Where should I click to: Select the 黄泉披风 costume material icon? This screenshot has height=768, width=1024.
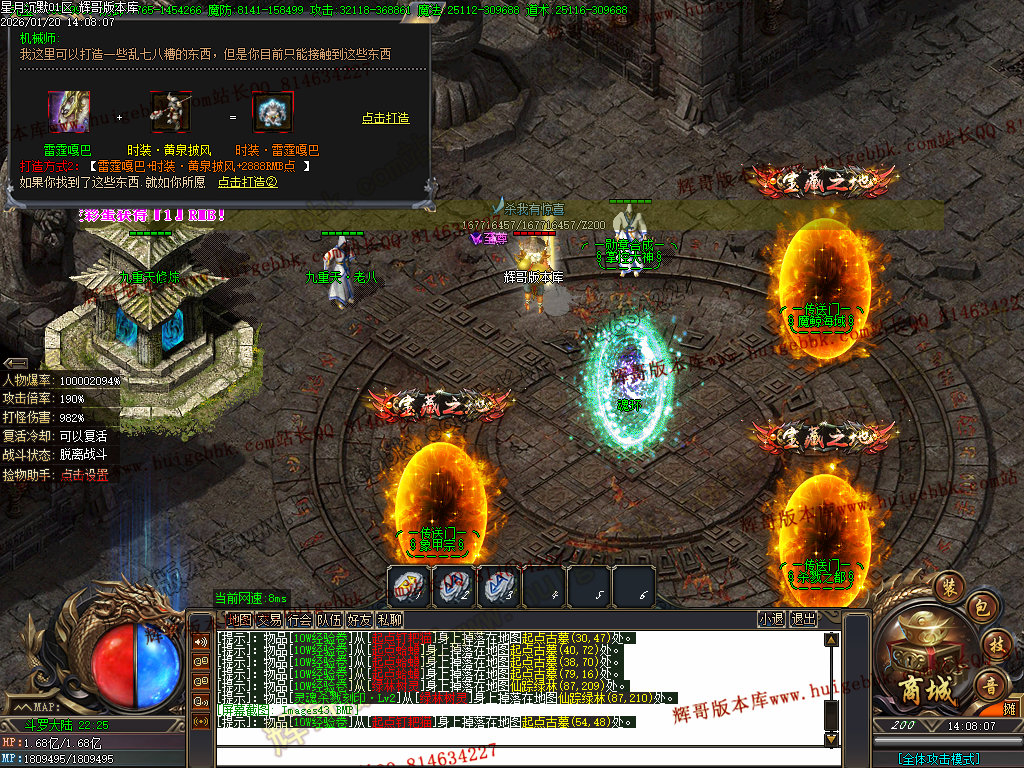(x=171, y=113)
